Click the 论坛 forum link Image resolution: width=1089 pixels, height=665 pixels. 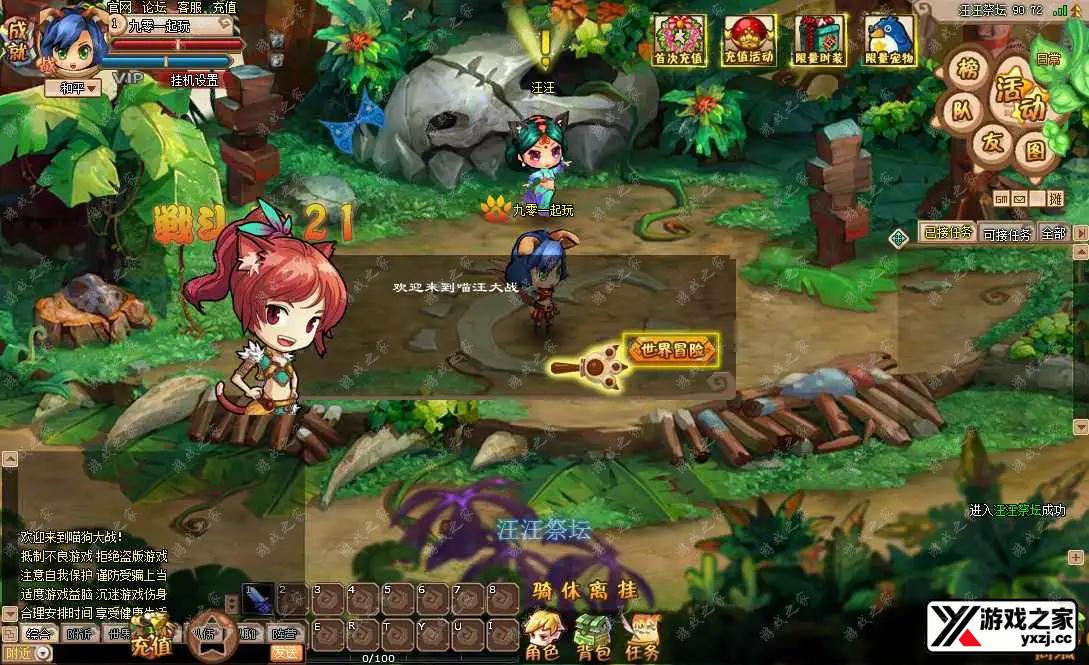[154, 7]
